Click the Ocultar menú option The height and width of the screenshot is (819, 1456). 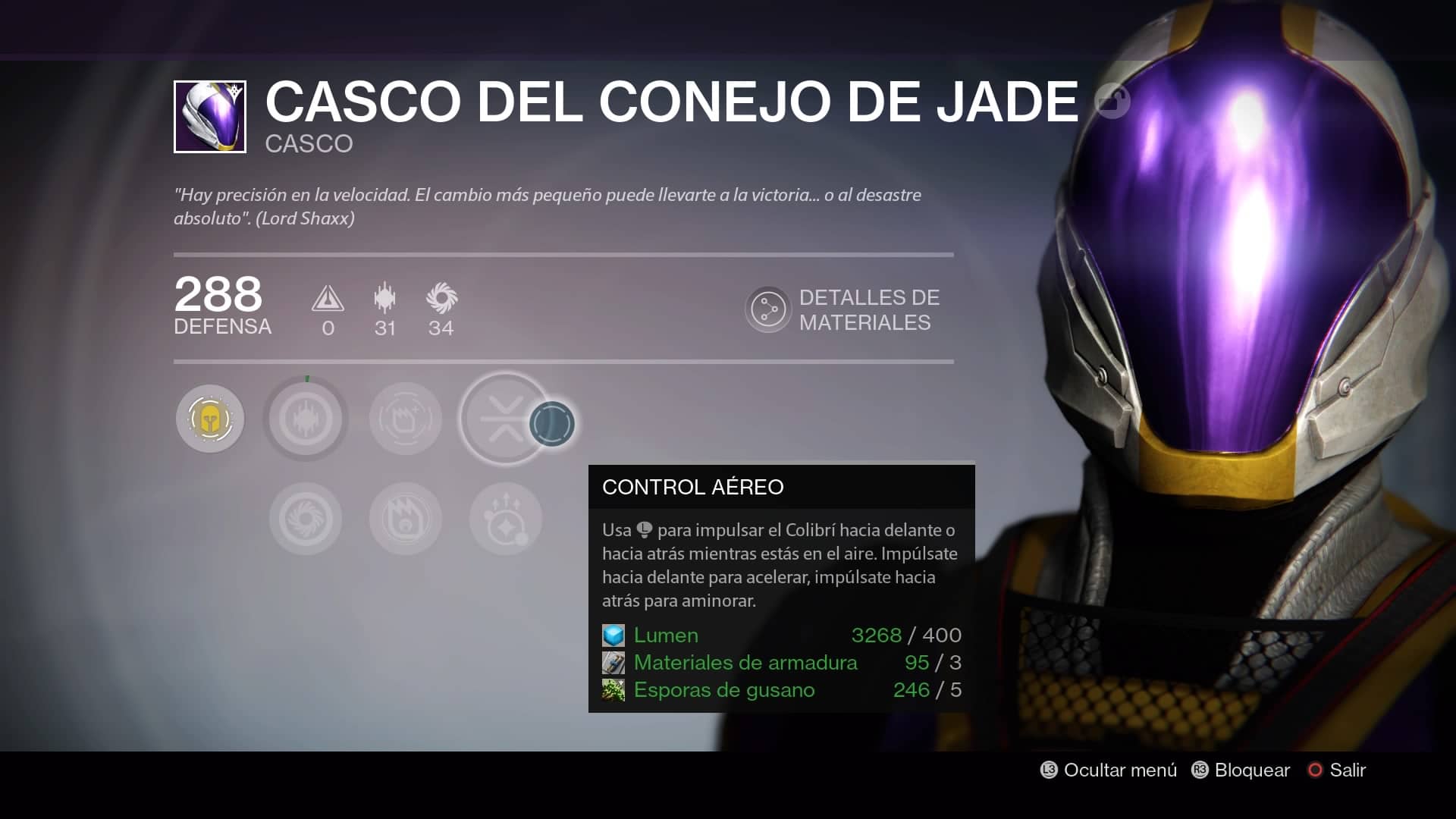pyautogui.click(x=1109, y=770)
